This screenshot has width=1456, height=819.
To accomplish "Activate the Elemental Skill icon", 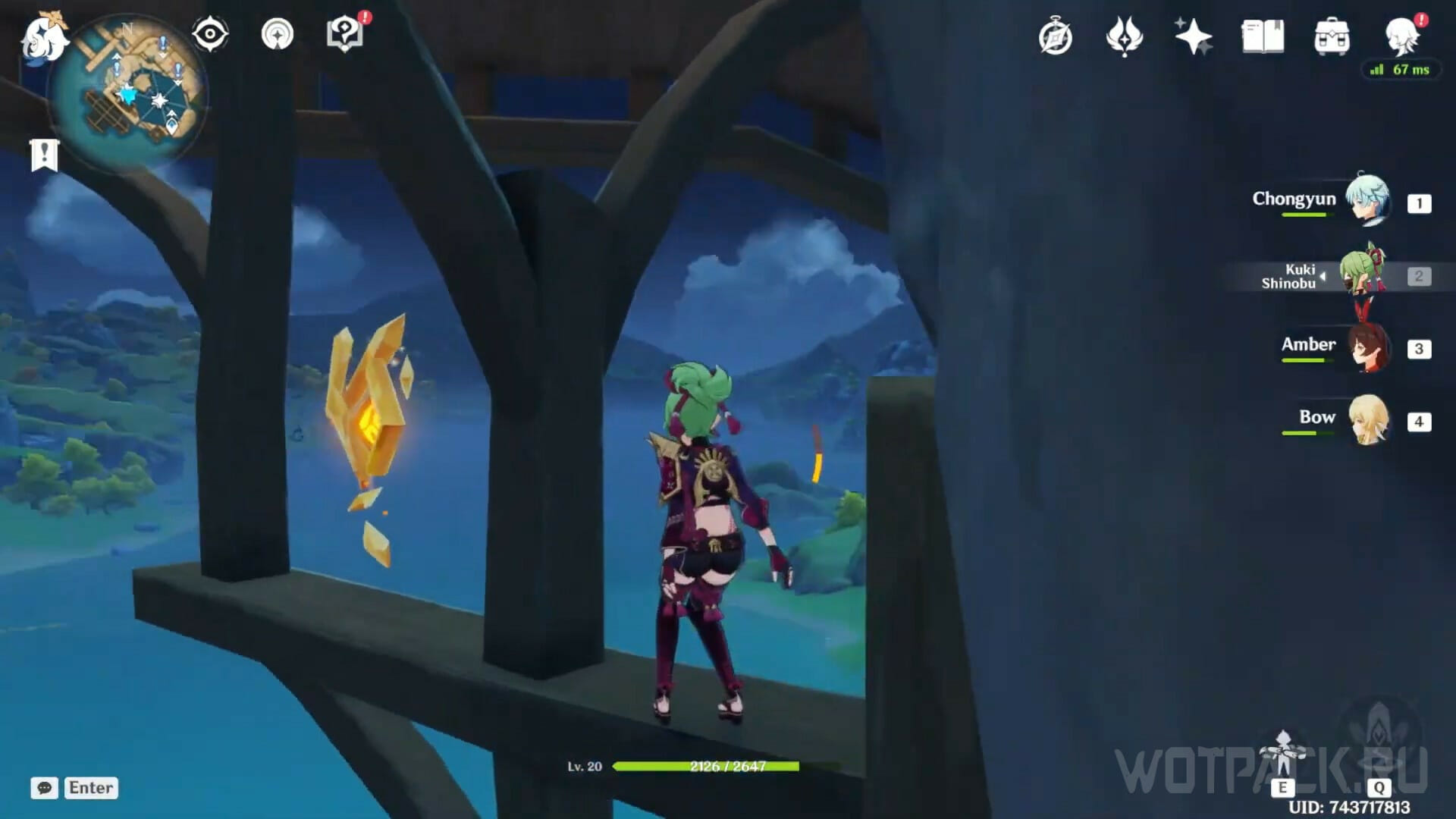I will point(1282,755).
